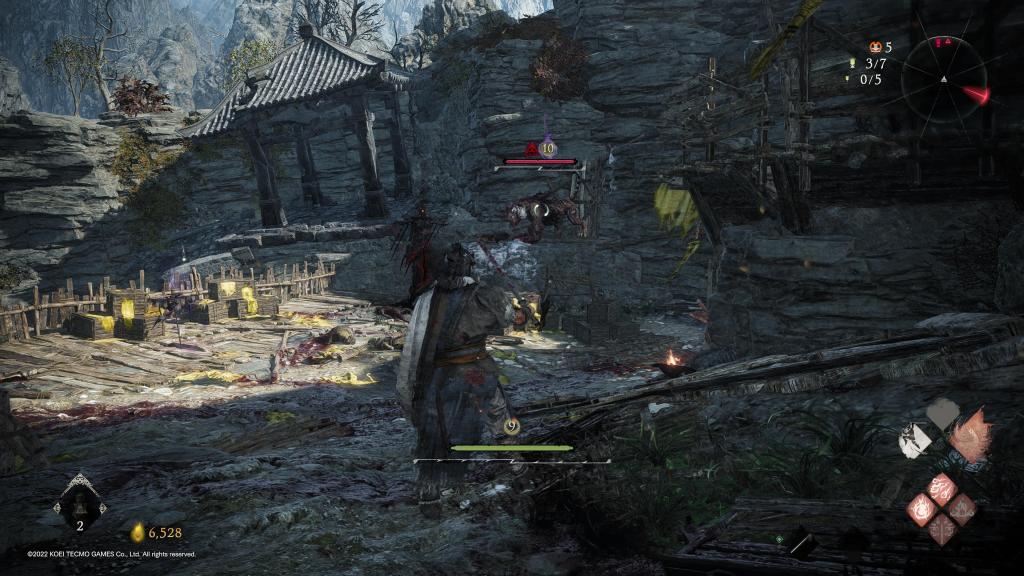Choose the white melee weapon icon
This screenshot has width=1024, height=576.
click(914, 442)
